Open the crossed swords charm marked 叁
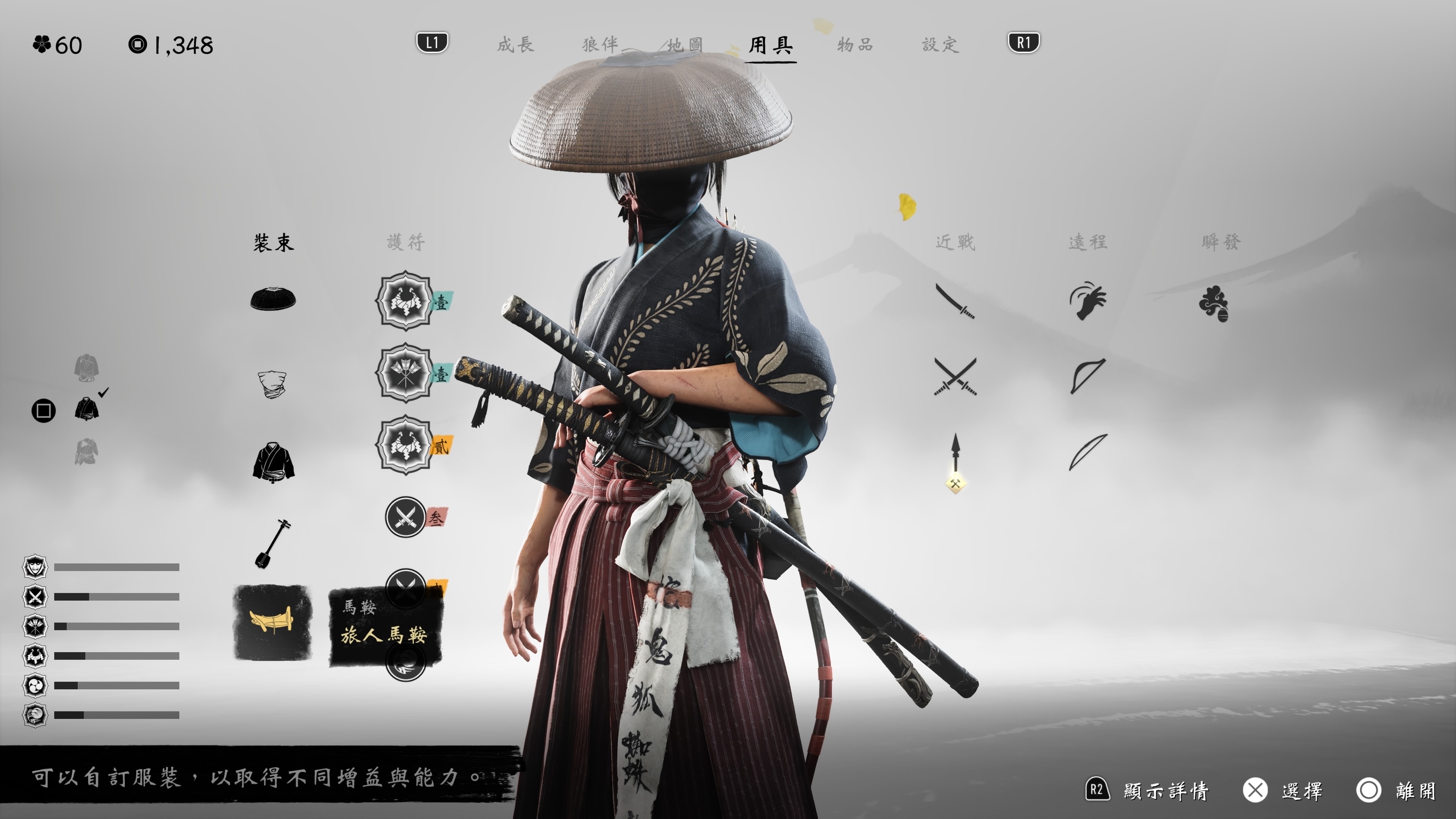 (x=405, y=516)
